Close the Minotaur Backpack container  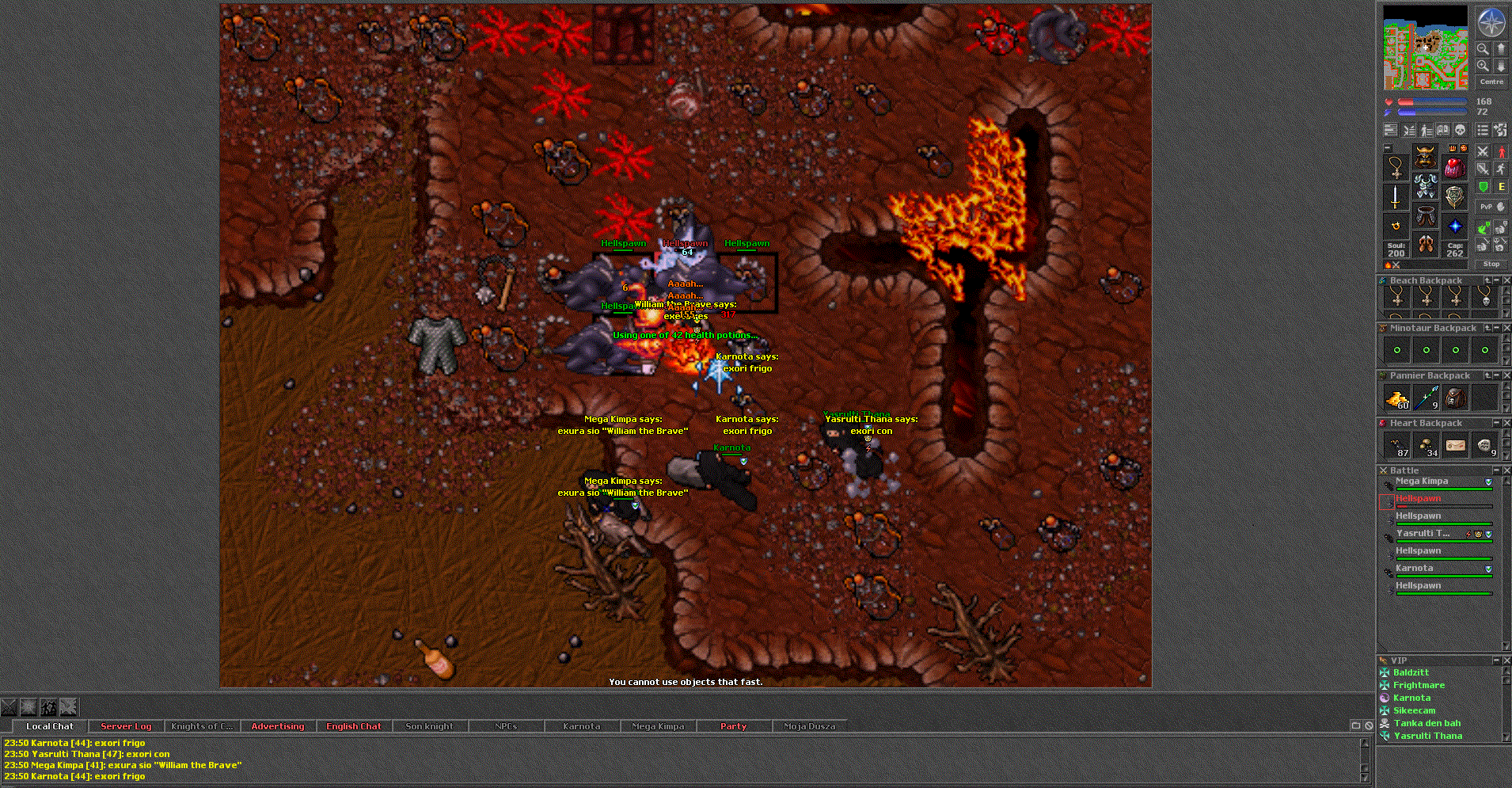1506,328
